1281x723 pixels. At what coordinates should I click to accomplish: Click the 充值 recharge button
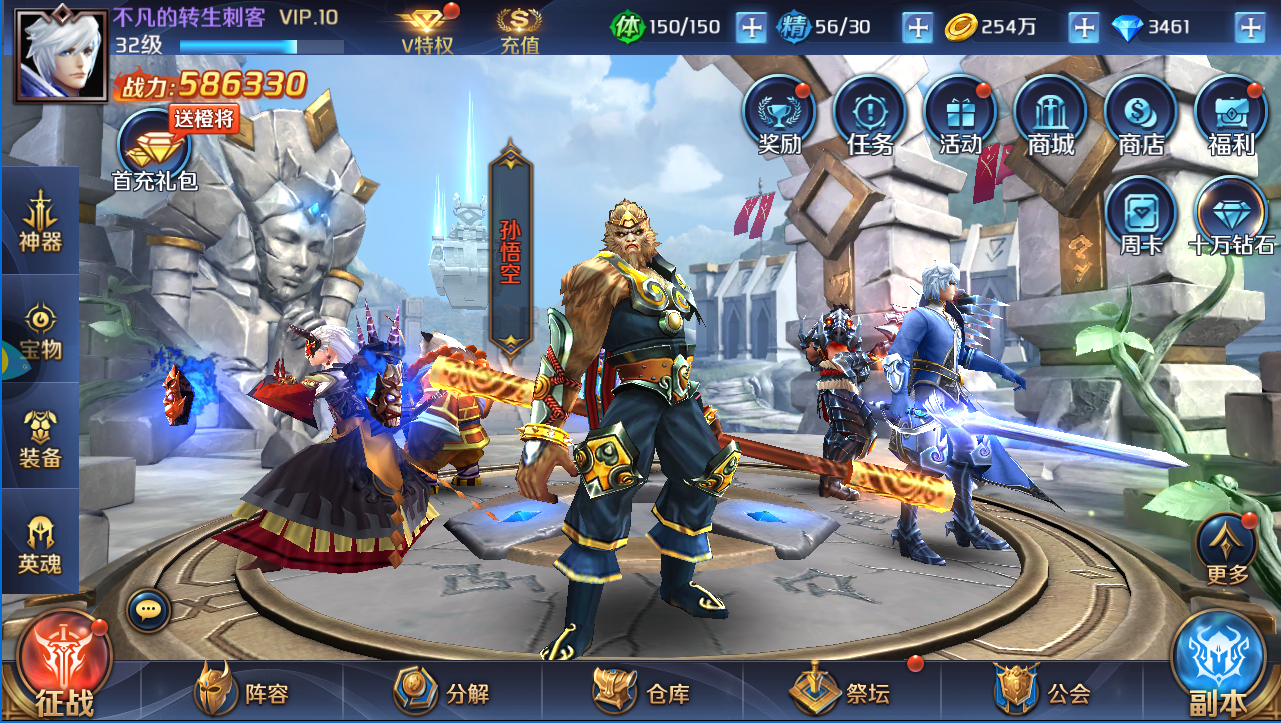tap(520, 30)
